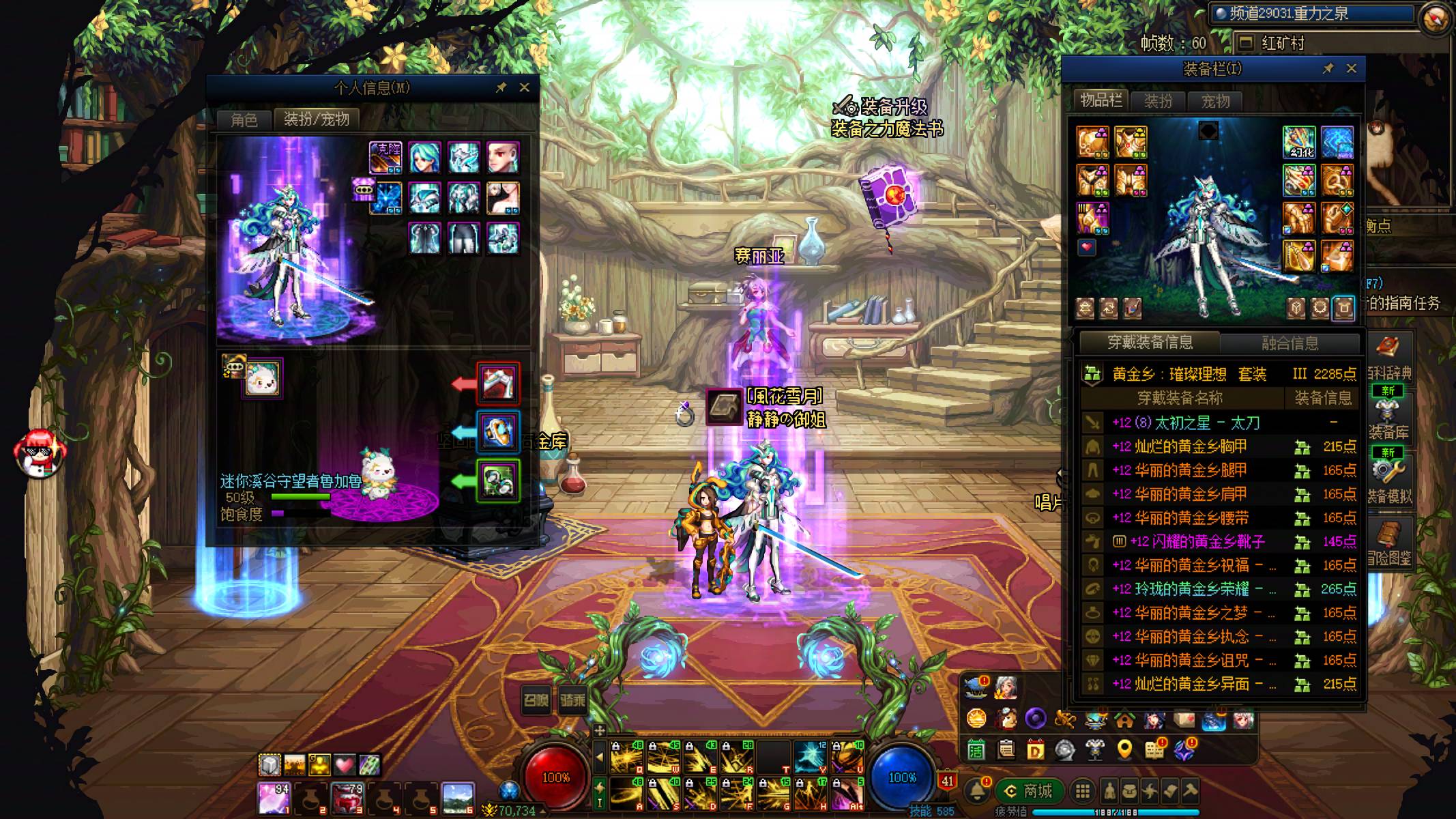Open the nine-dot grid menu button
Image resolution: width=1456 pixels, height=819 pixels.
[x=1082, y=791]
